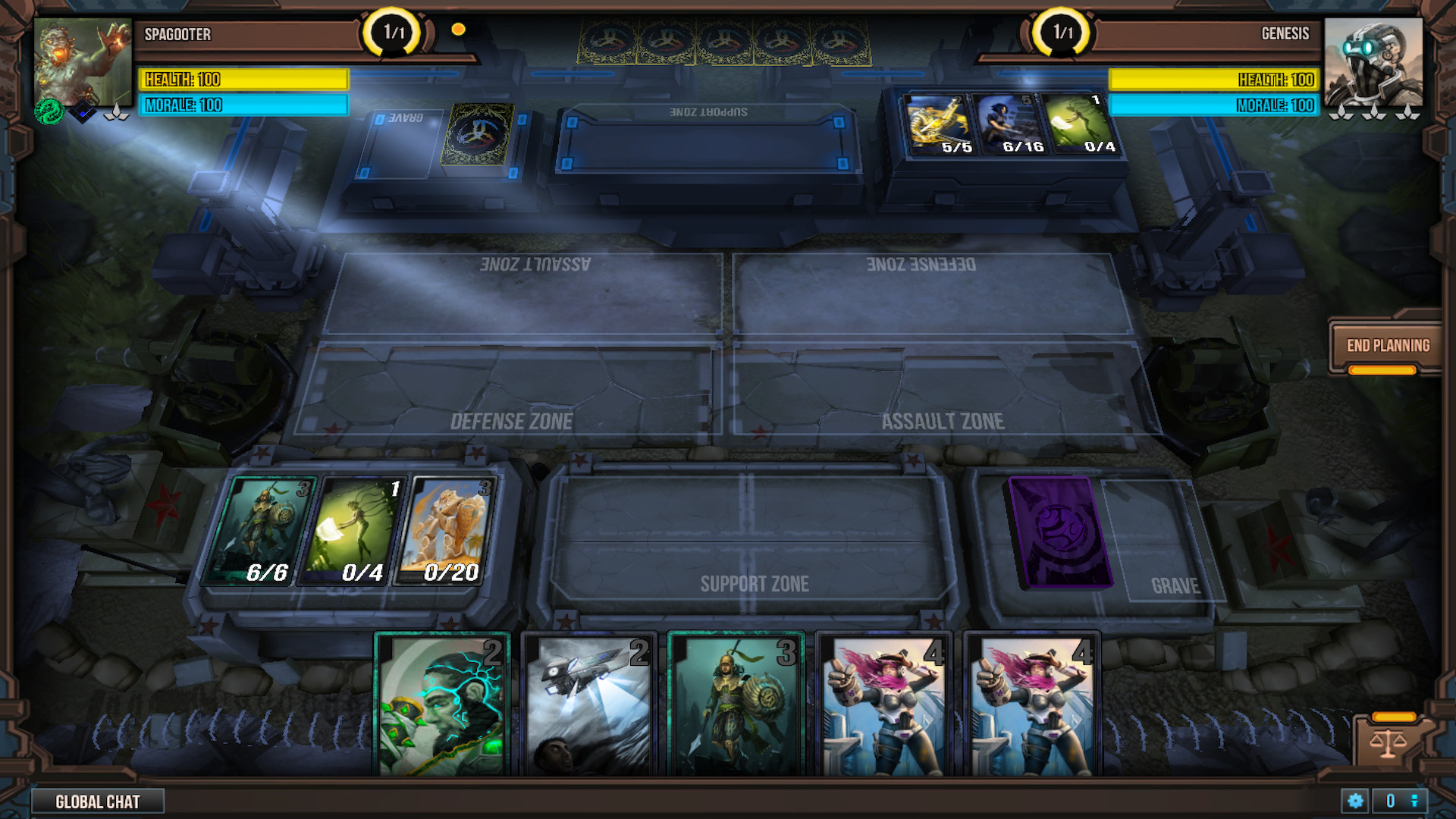Click the laurel rank icon below Spagooter's avatar
Viewport: 1456px width, 819px height.
pos(116,111)
